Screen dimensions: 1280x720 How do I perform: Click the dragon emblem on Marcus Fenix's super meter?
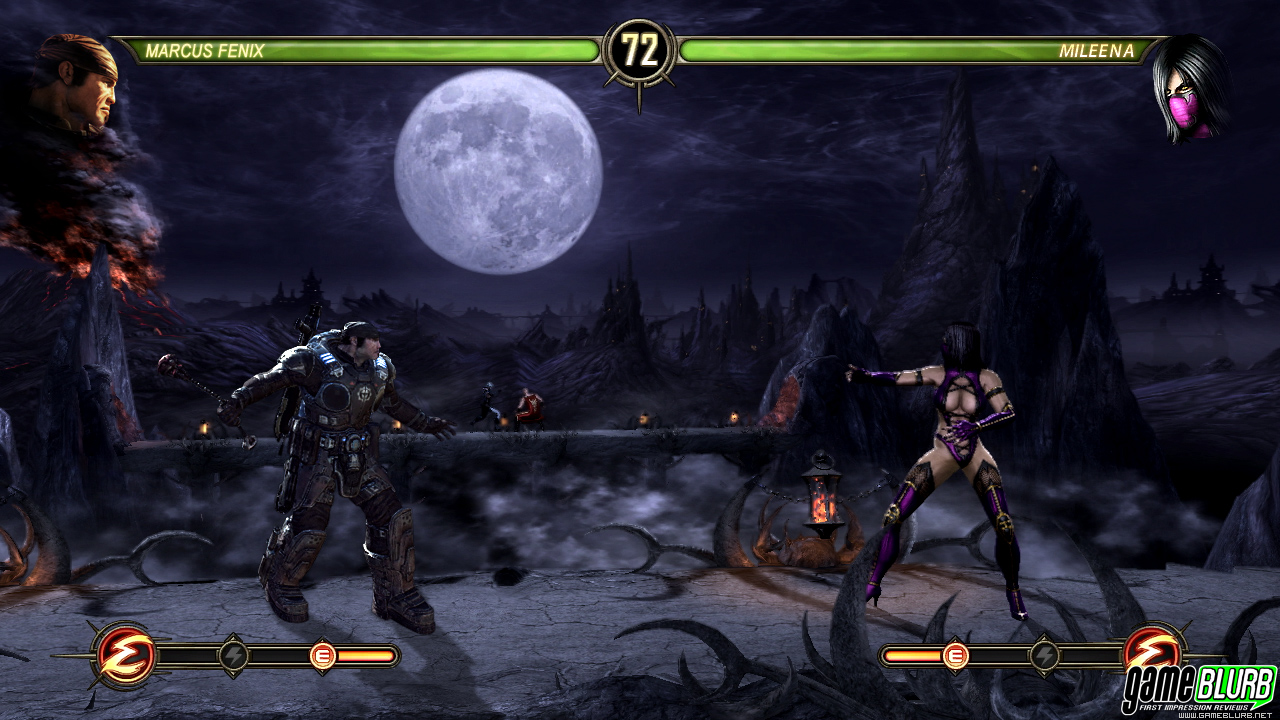pos(125,655)
